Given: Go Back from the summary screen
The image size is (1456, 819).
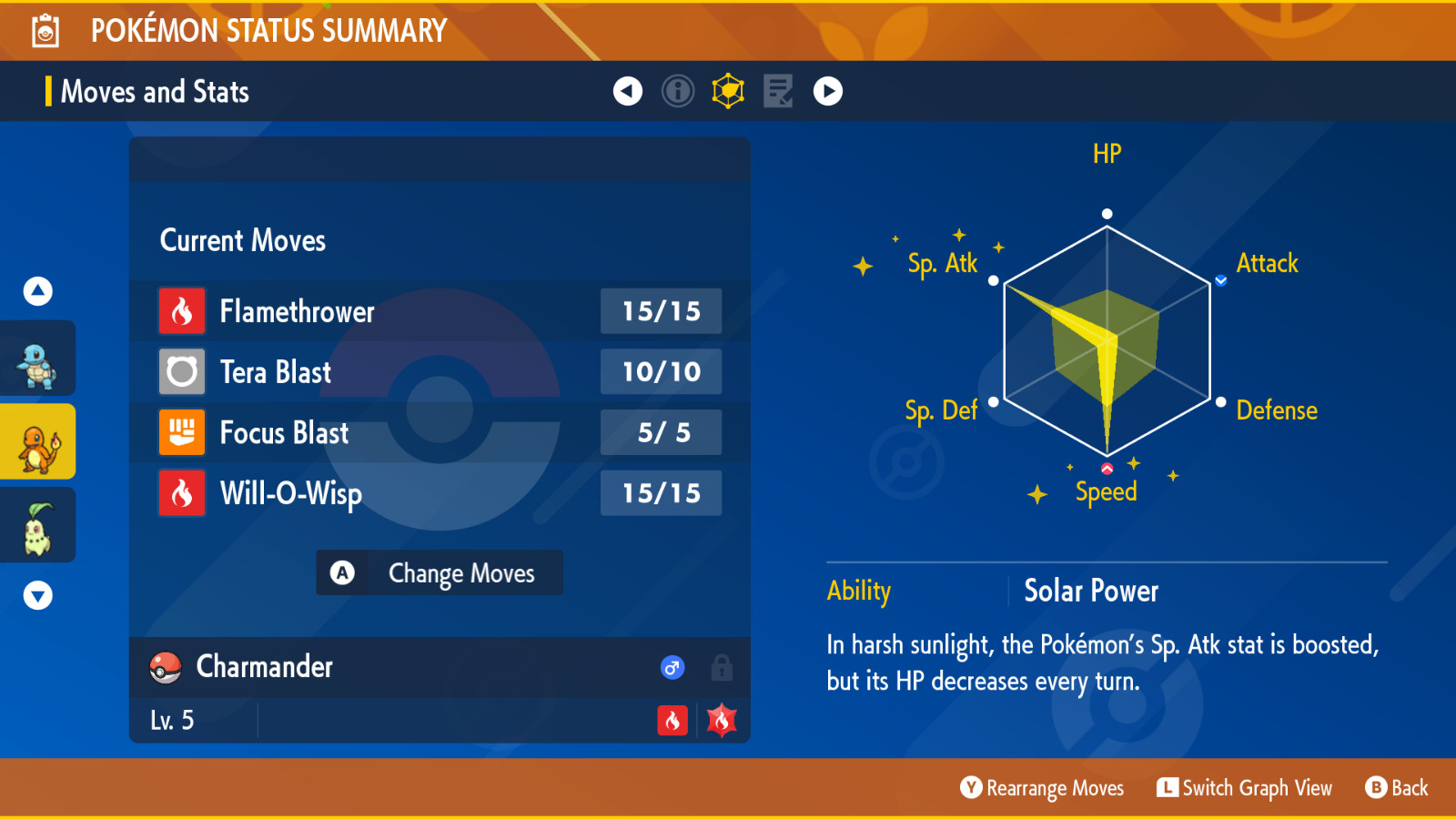Looking at the screenshot, I should [1397, 788].
